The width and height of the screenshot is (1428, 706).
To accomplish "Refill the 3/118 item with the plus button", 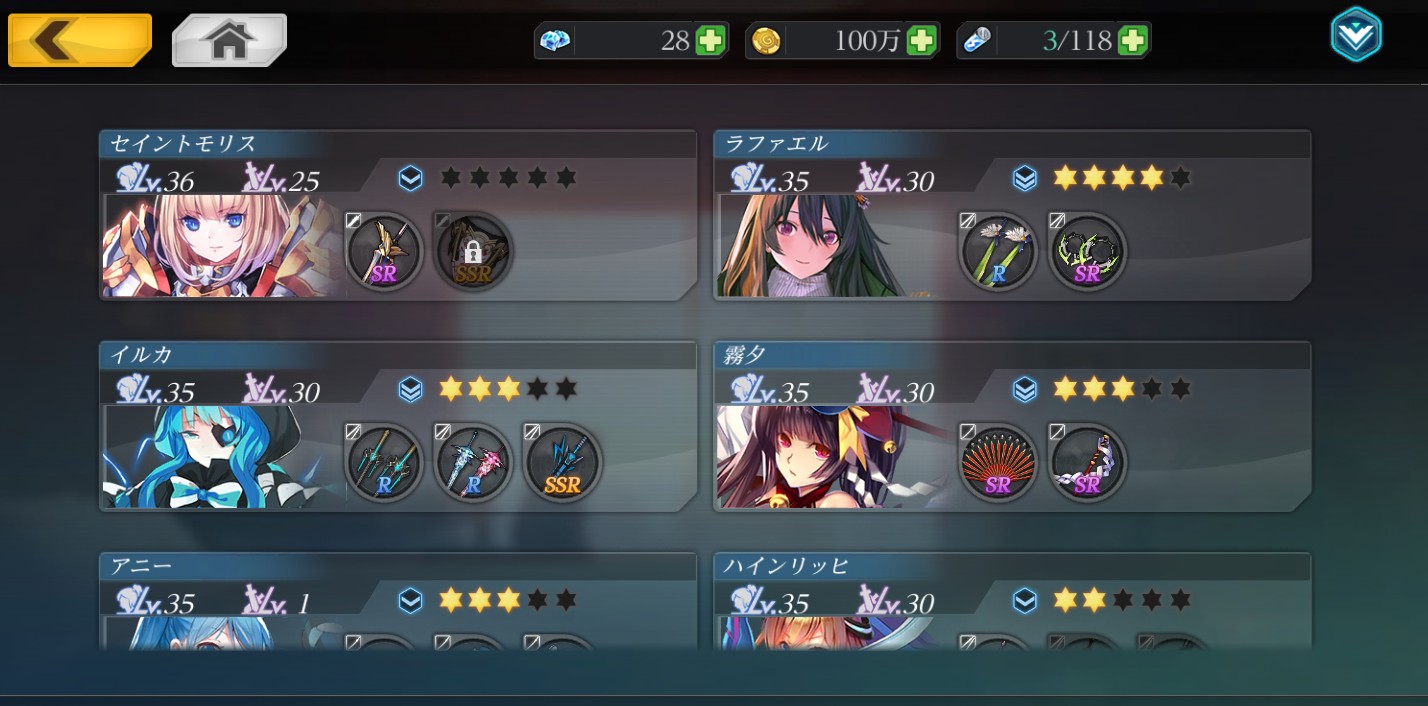I will tap(1133, 41).
